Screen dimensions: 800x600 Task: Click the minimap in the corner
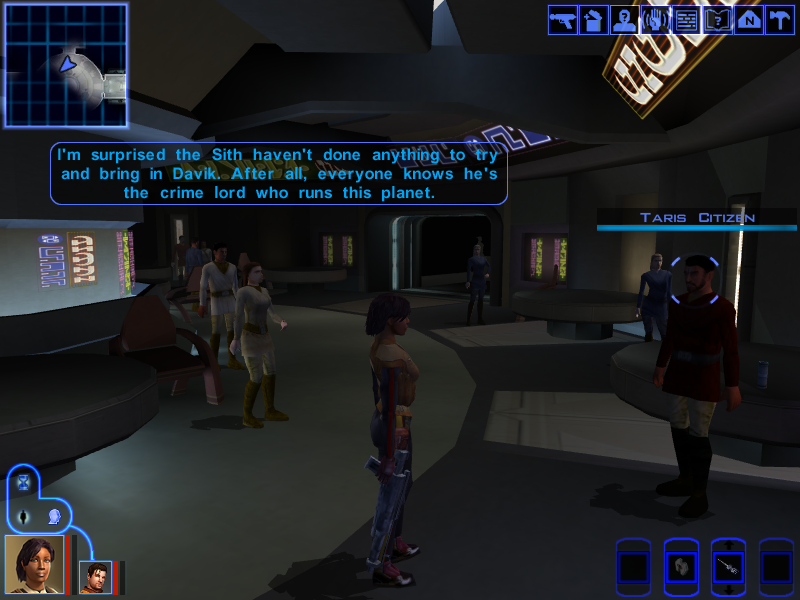(66, 65)
